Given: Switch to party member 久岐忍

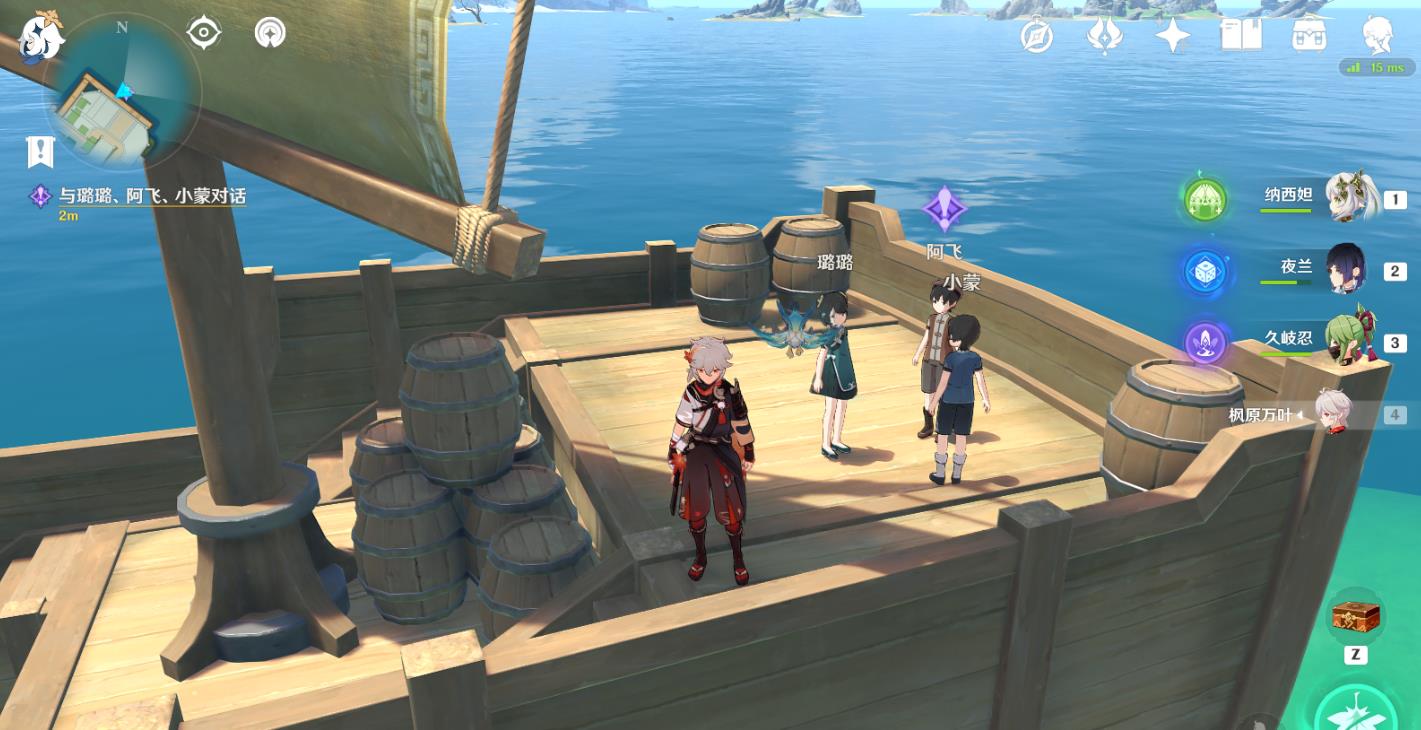Looking at the screenshot, I should coord(1348,341).
